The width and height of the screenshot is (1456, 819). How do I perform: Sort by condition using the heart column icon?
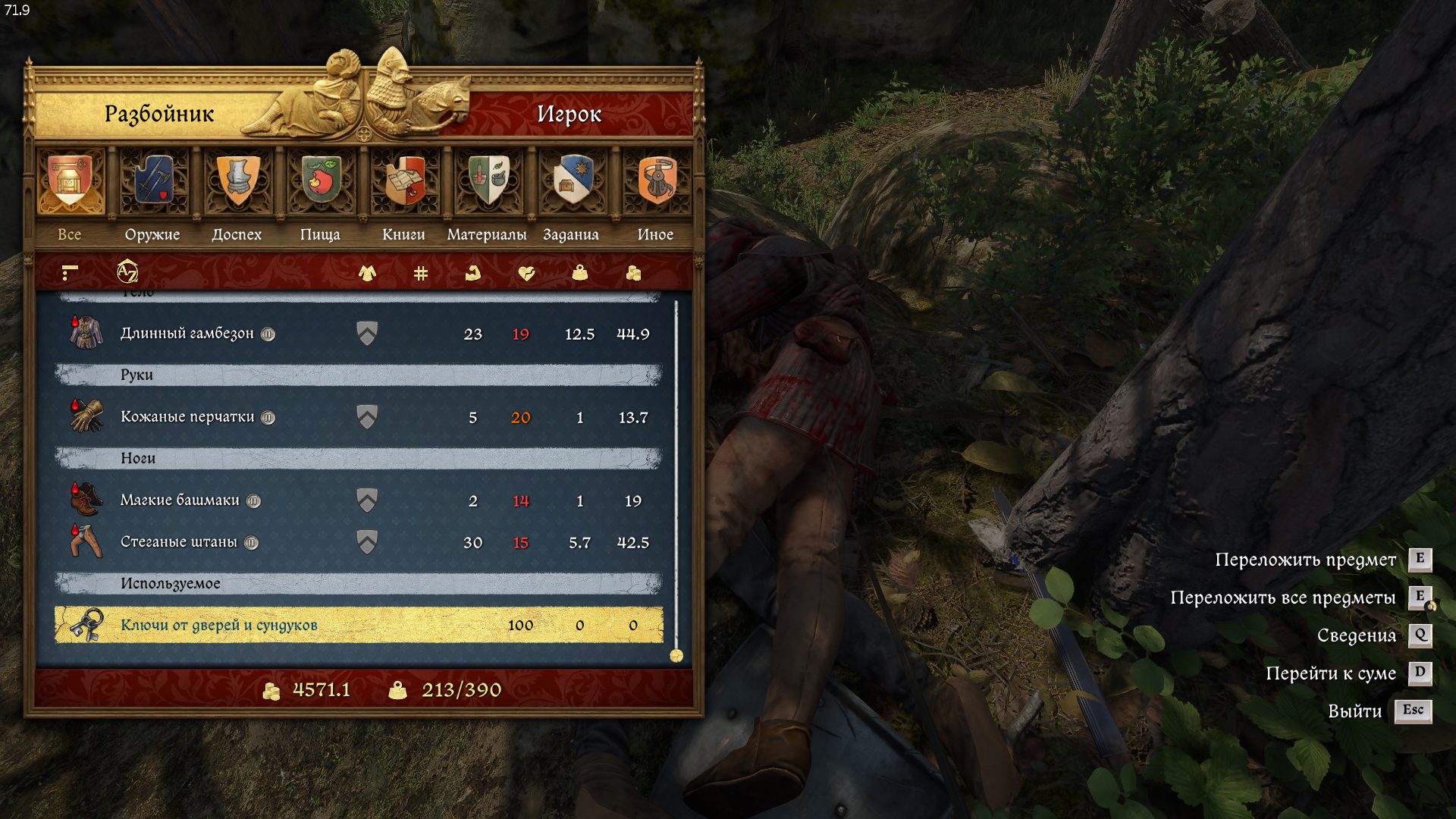[x=526, y=273]
